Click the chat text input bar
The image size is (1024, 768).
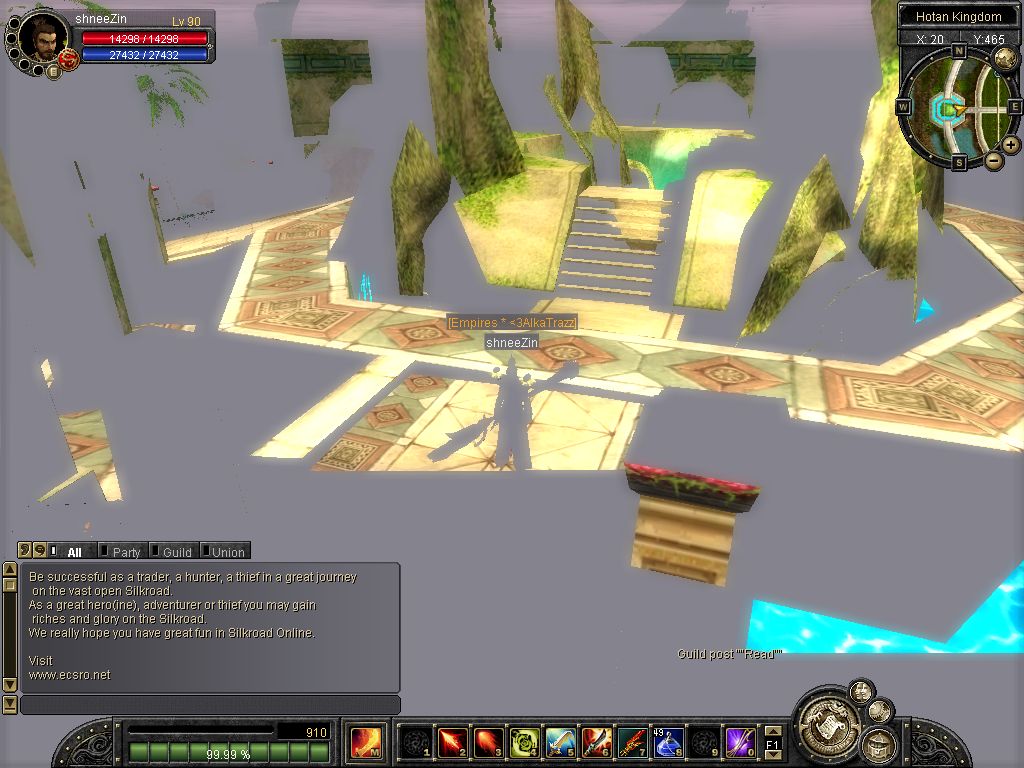click(x=210, y=705)
